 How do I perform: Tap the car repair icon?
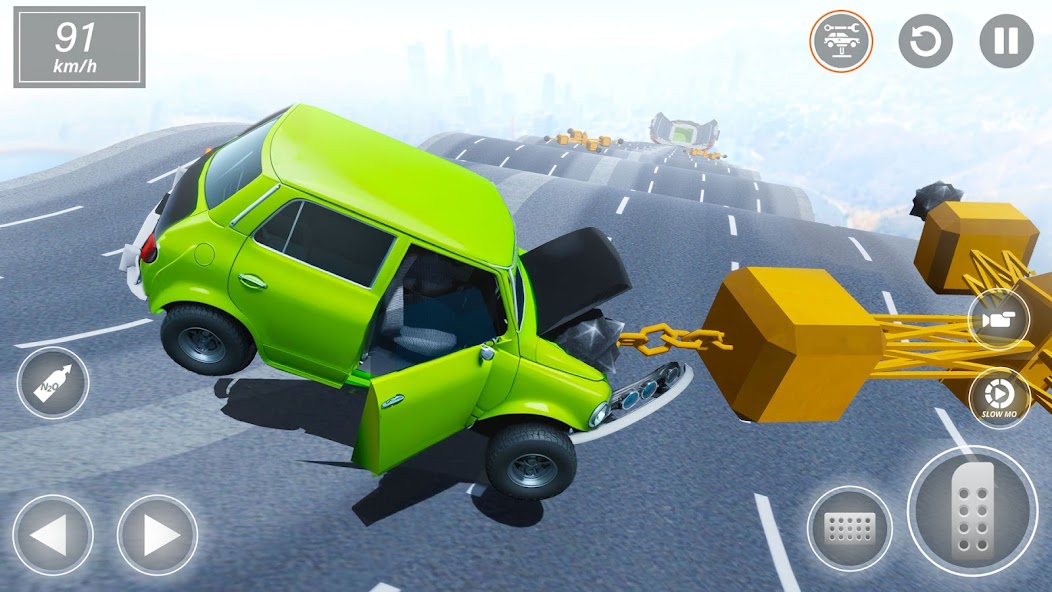click(x=841, y=41)
